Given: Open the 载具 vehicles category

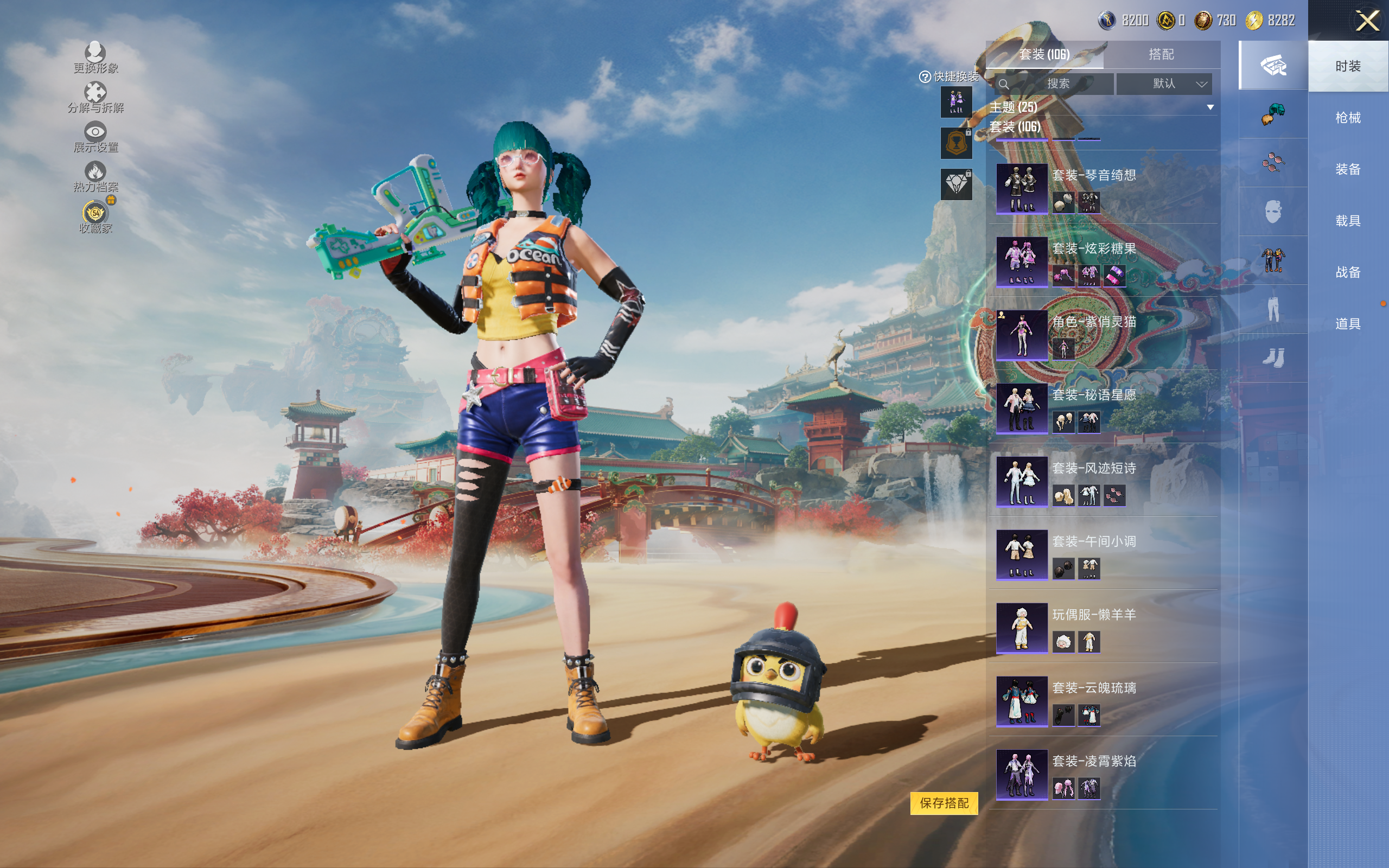Looking at the screenshot, I should pyautogui.click(x=1347, y=220).
